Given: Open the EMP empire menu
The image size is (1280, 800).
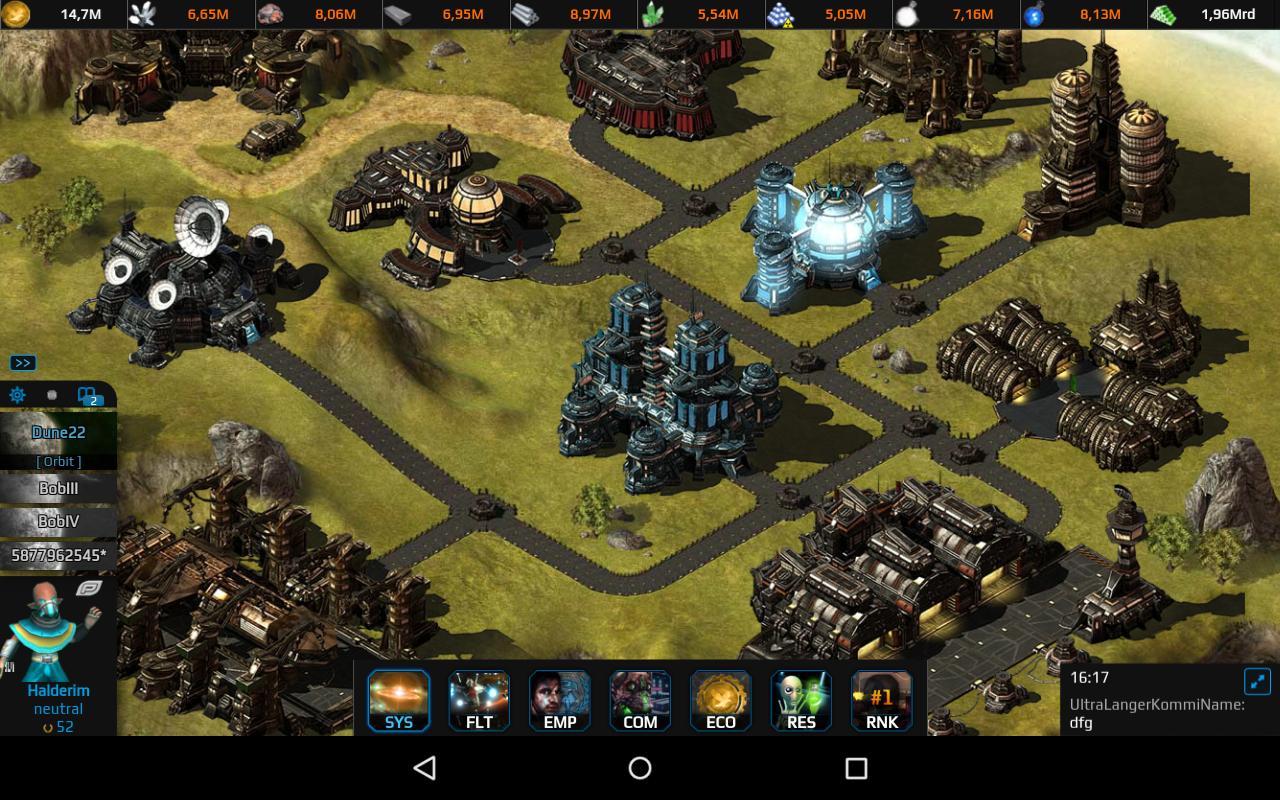Looking at the screenshot, I should 560,700.
